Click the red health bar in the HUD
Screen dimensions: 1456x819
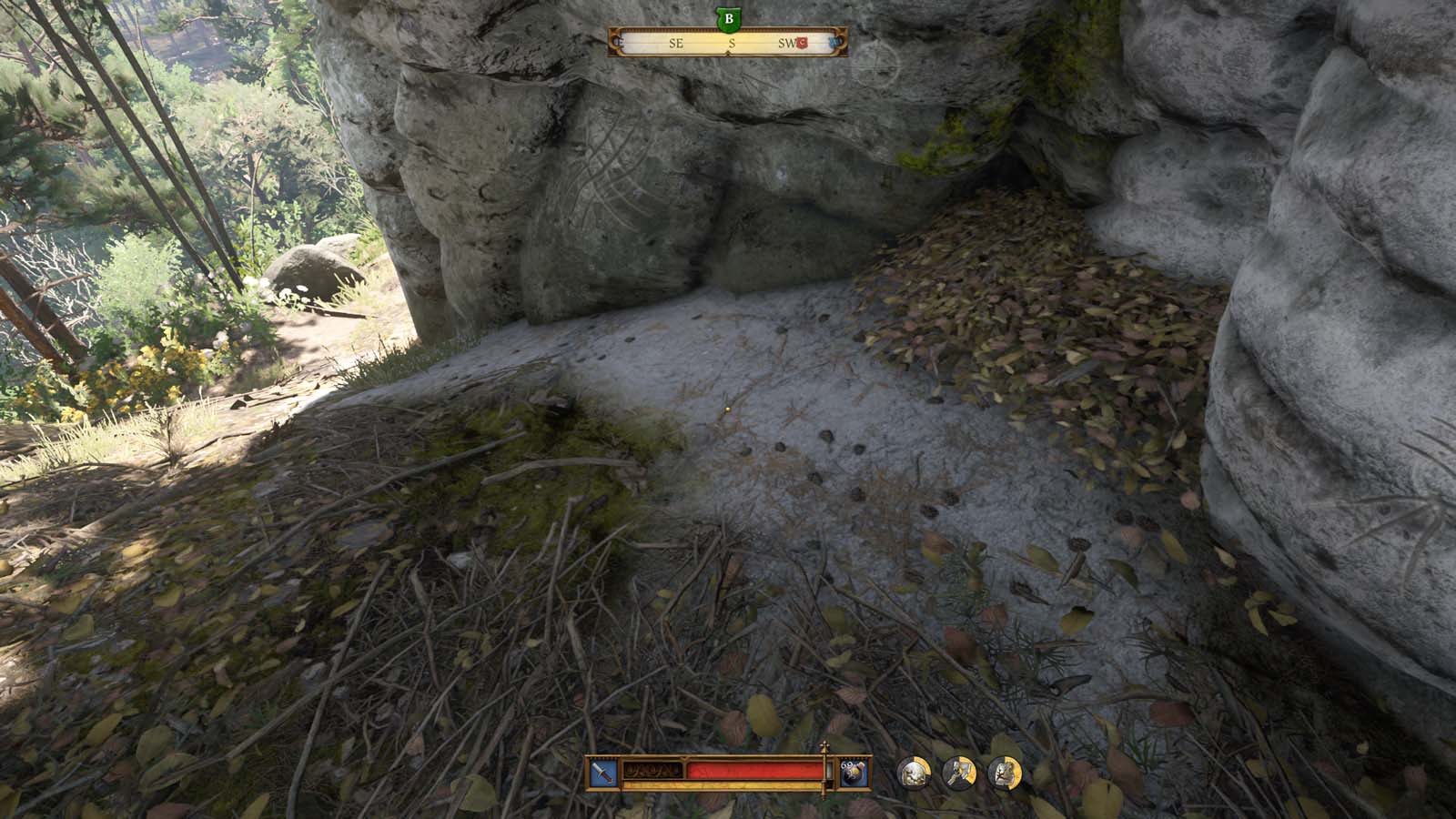(755, 770)
